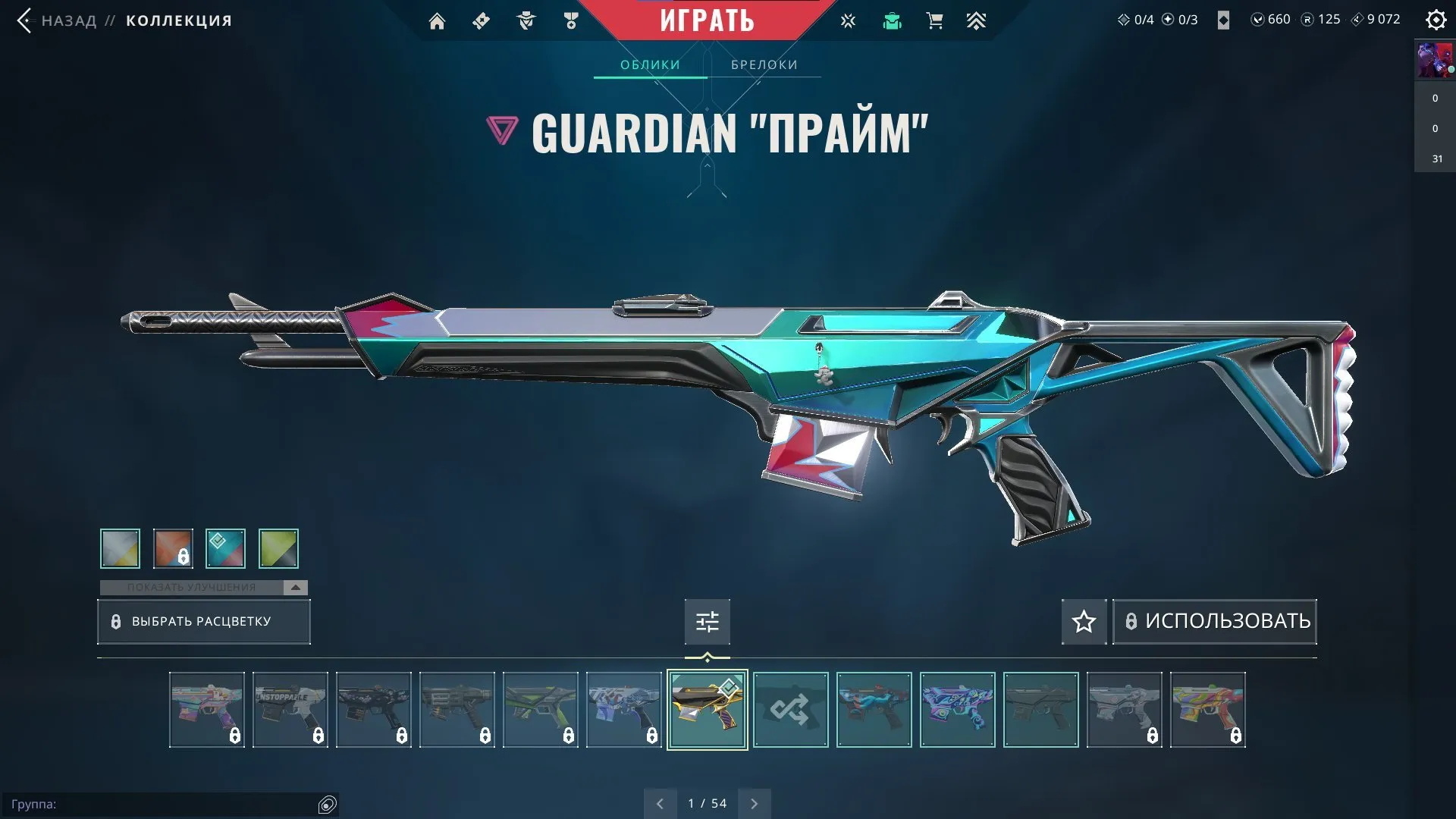Select the random skin shuffle tile
Screen dimensions: 1456x819
pyautogui.click(x=790, y=710)
